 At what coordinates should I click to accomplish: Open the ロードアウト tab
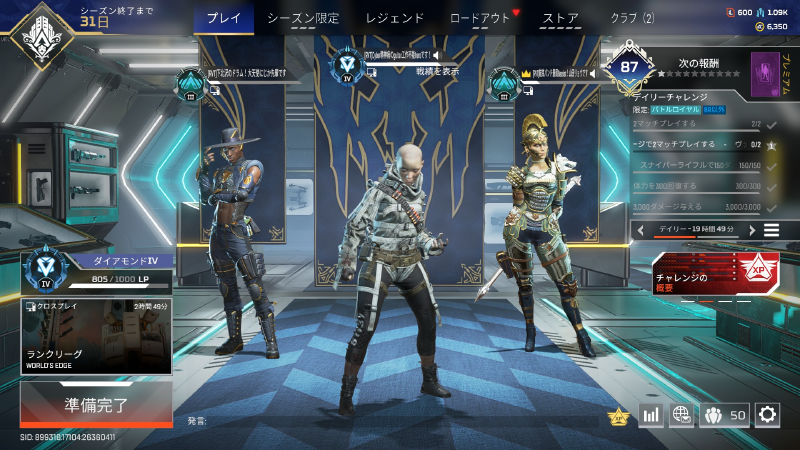point(480,18)
